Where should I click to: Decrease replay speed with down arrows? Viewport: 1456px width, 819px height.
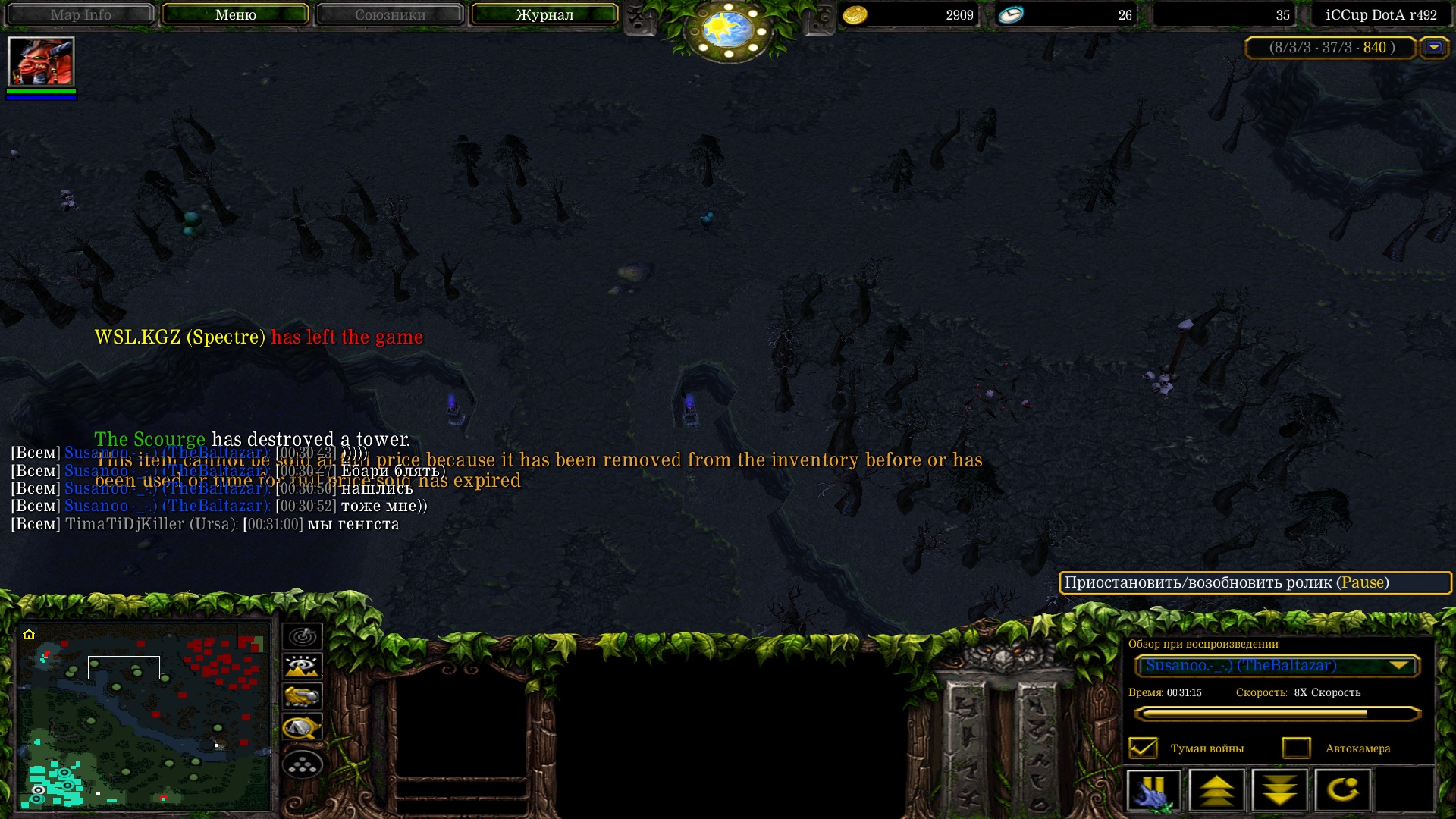[x=1279, y=790]
